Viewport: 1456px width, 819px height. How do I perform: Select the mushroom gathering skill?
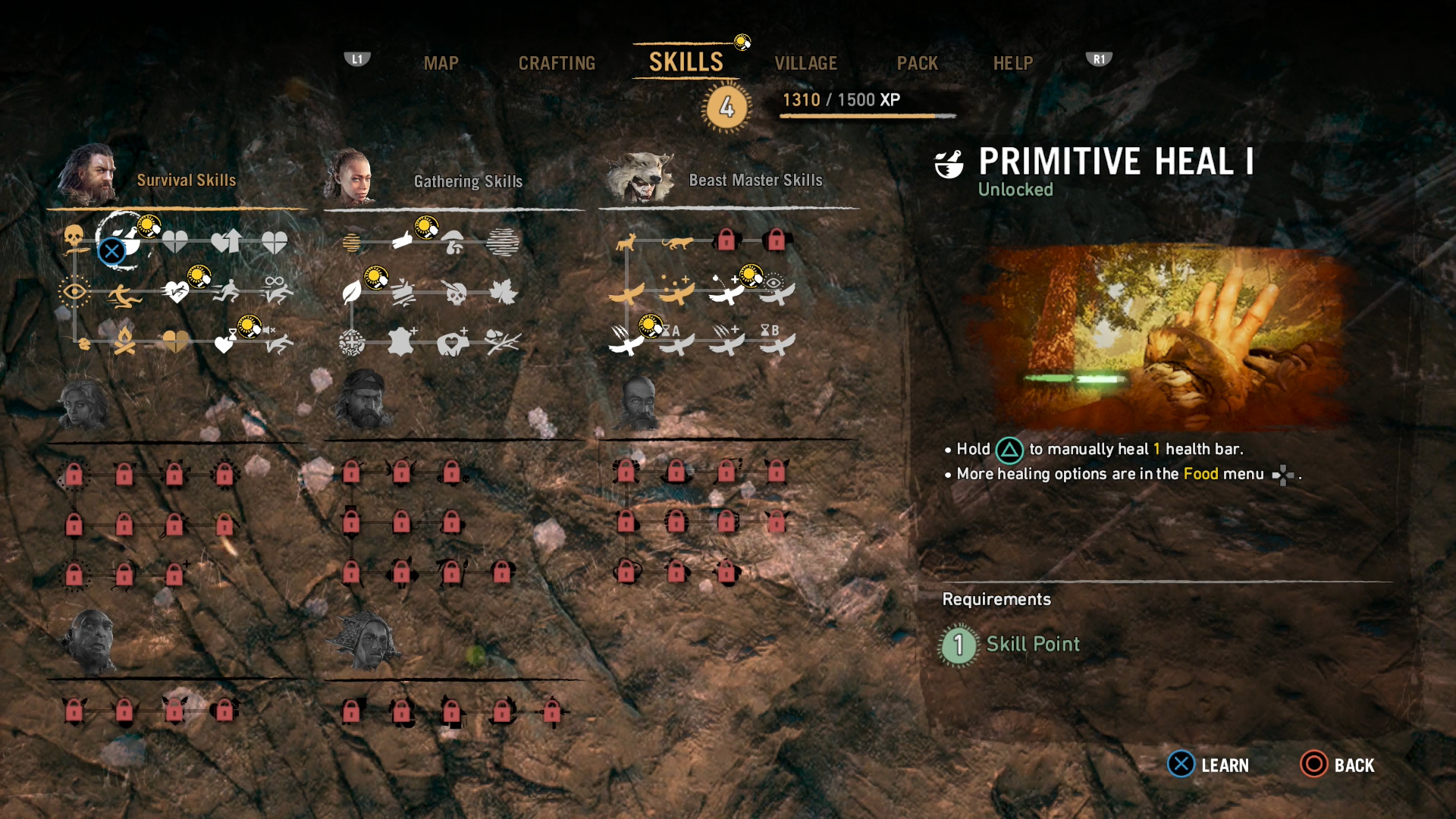(x=452, y=240)
